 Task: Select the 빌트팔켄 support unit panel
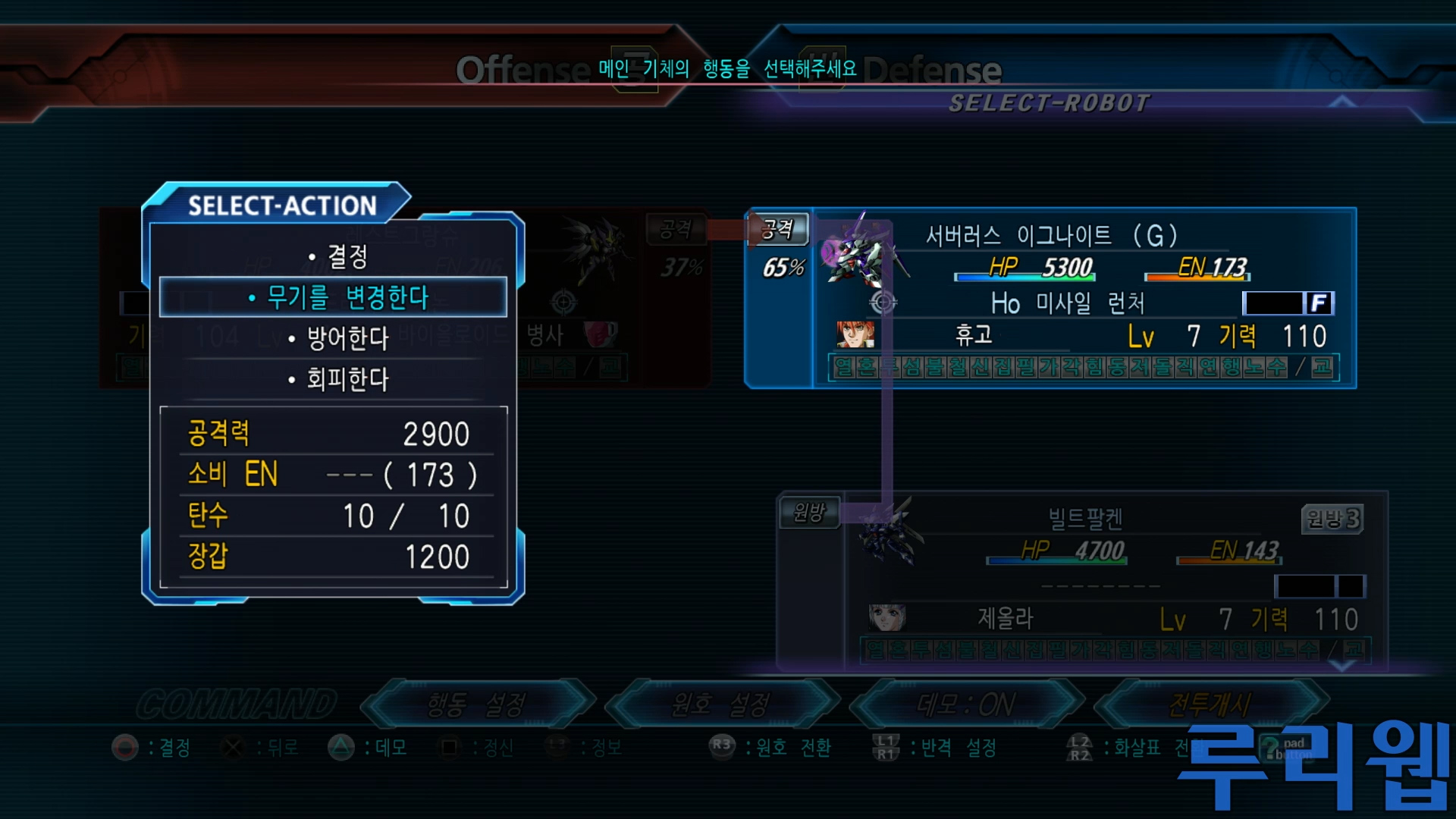click(x=1084, y=519)
